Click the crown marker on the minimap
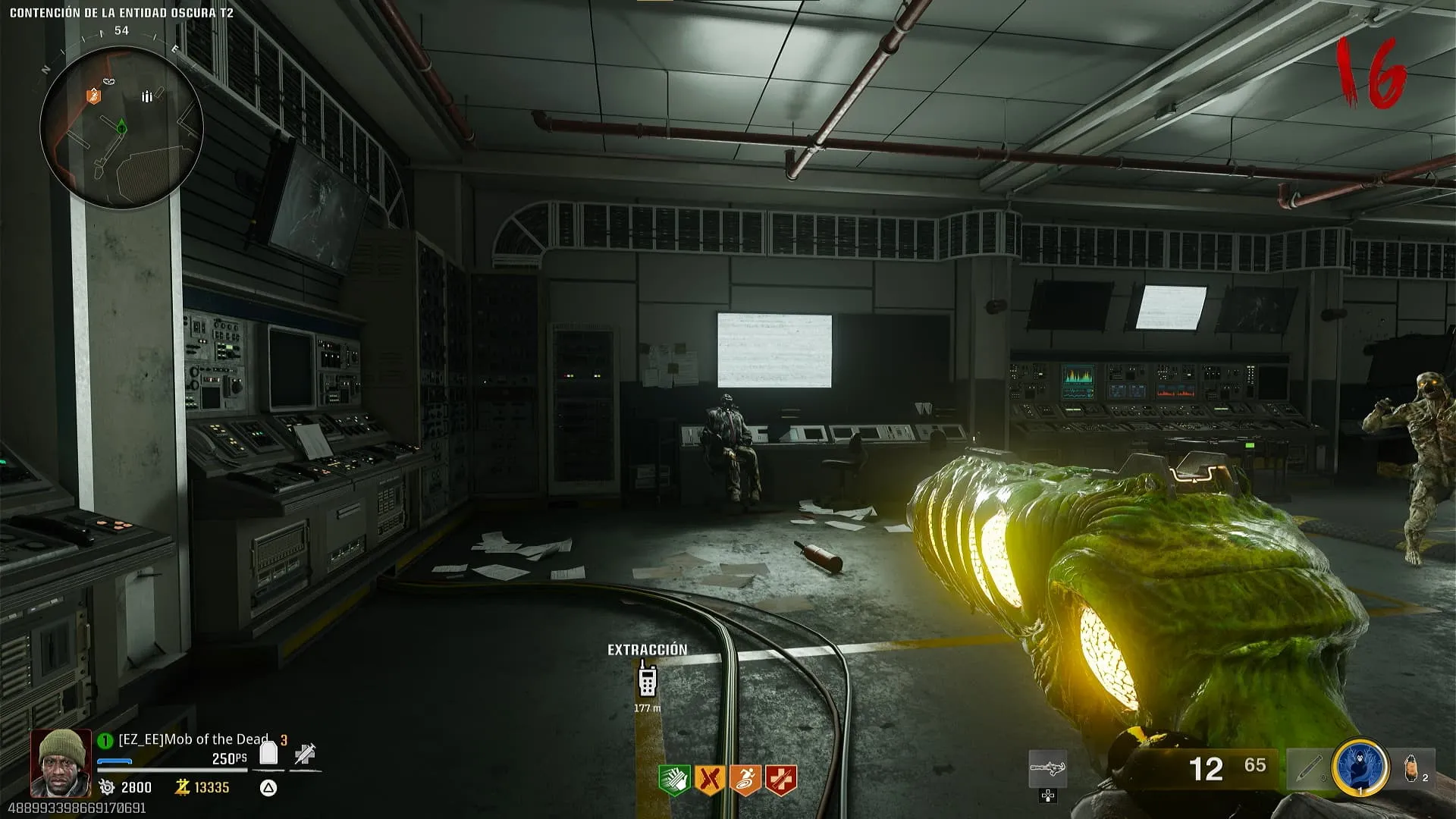The width and height of the screenshot is (1456, 819). (110, 81)
